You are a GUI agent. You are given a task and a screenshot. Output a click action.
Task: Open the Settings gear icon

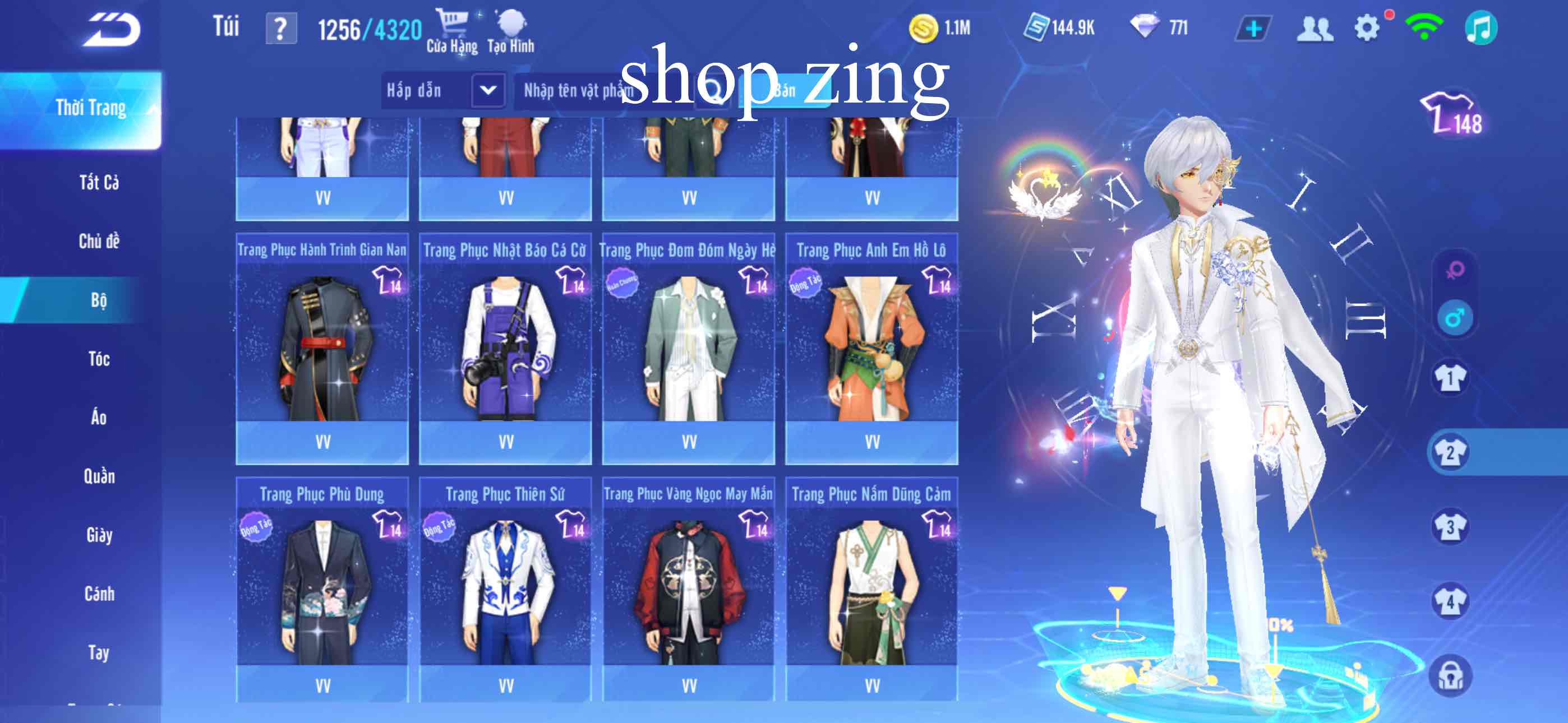pyautogui.click(x=1367, y=27)
